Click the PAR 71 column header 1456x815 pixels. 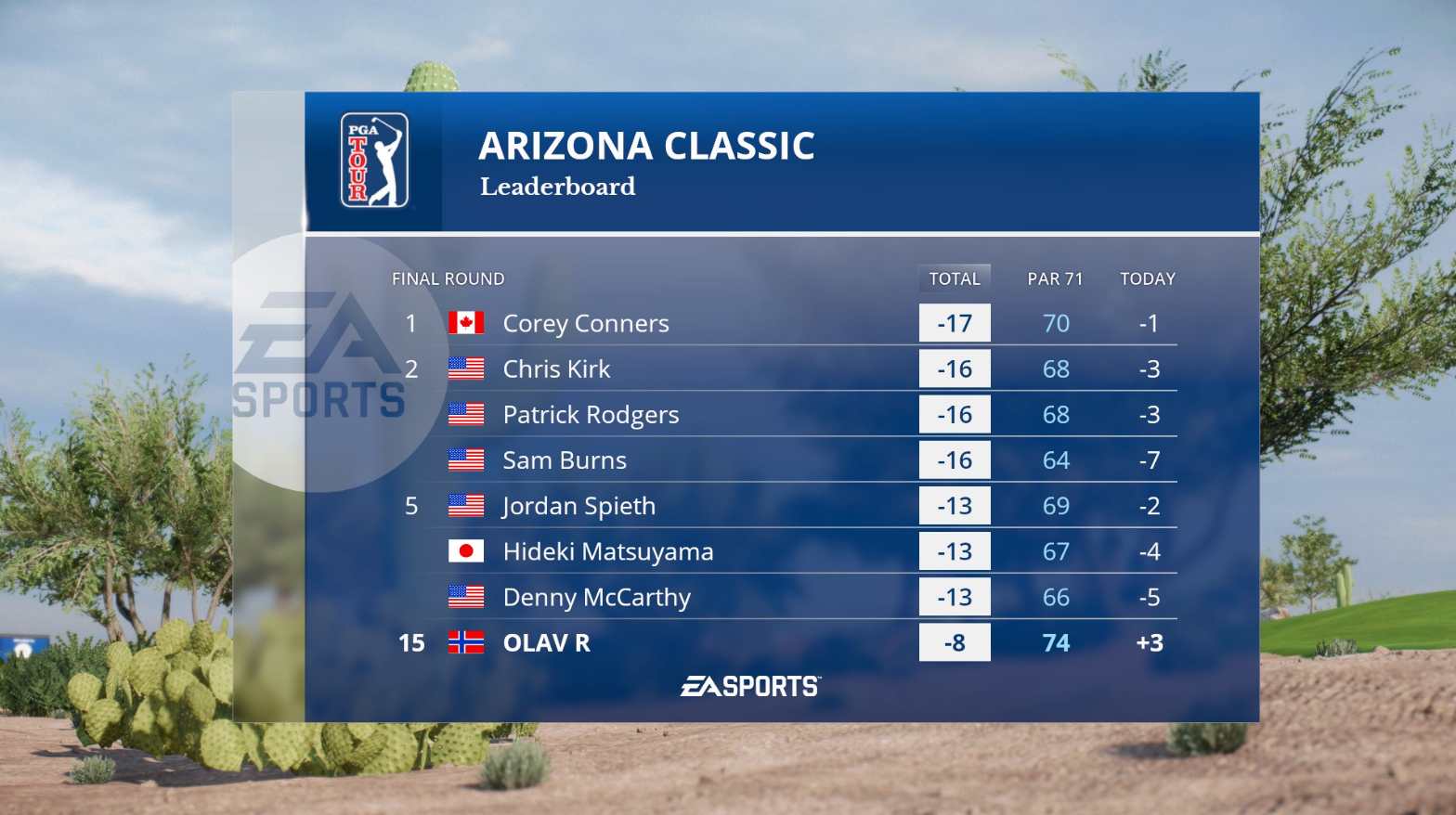click(1055, 278)
